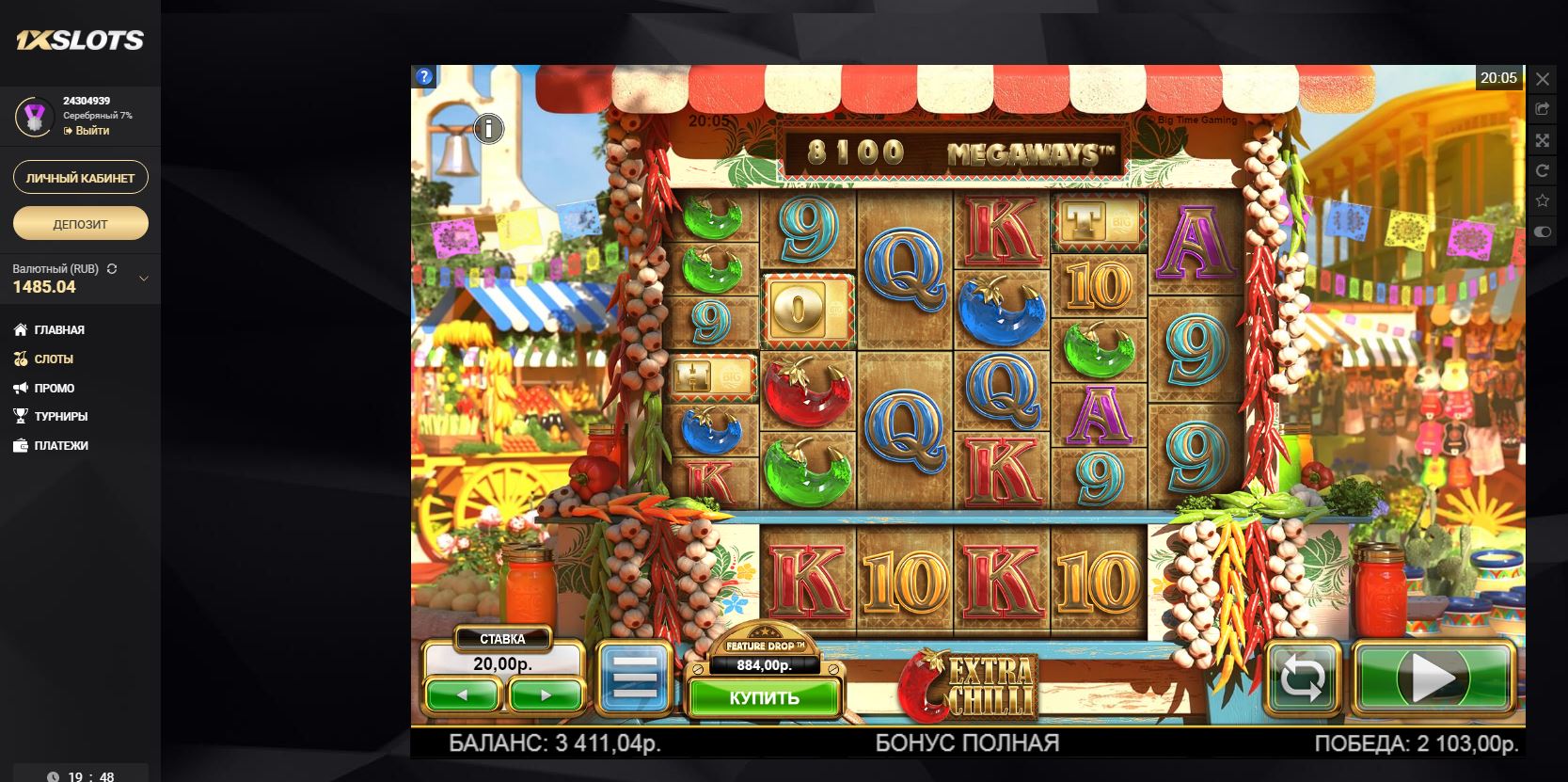The image size is (1568, 782).
Task: Click the Депозит button
Action: click(x=80, y=224)
